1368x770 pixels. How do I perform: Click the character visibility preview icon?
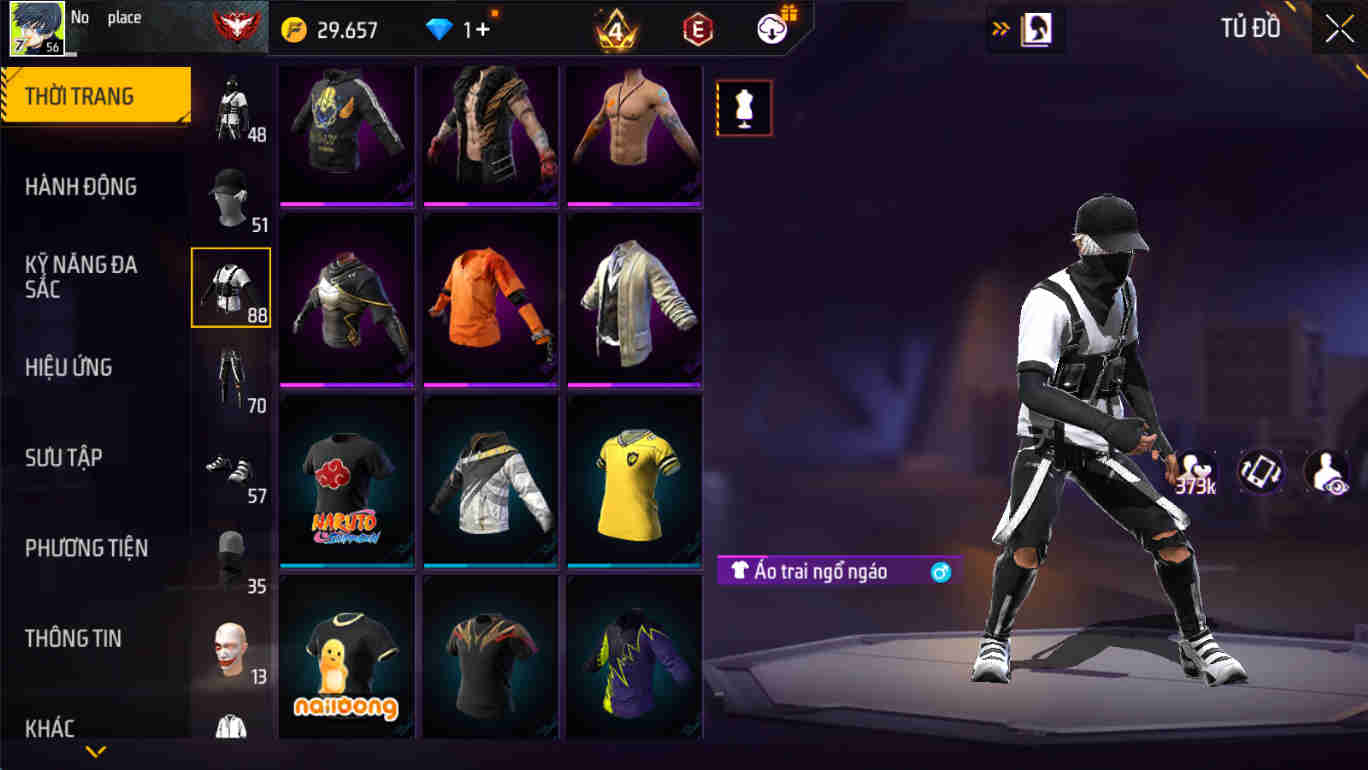pos(1327,470)
